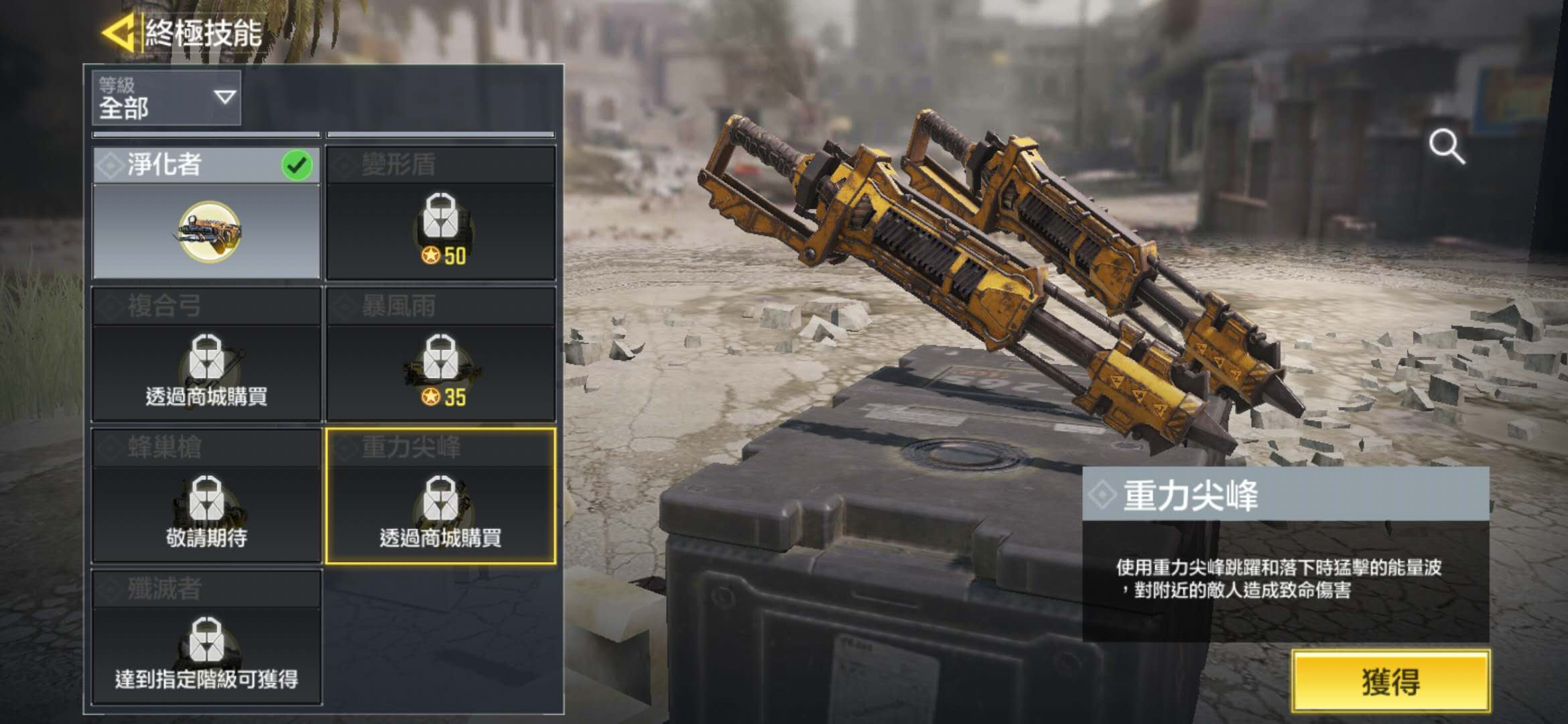Select the locked 蜂巢槍 skill tile
Image resolution: width=1568 pixels, height=724 pixels.
[206, 496]
